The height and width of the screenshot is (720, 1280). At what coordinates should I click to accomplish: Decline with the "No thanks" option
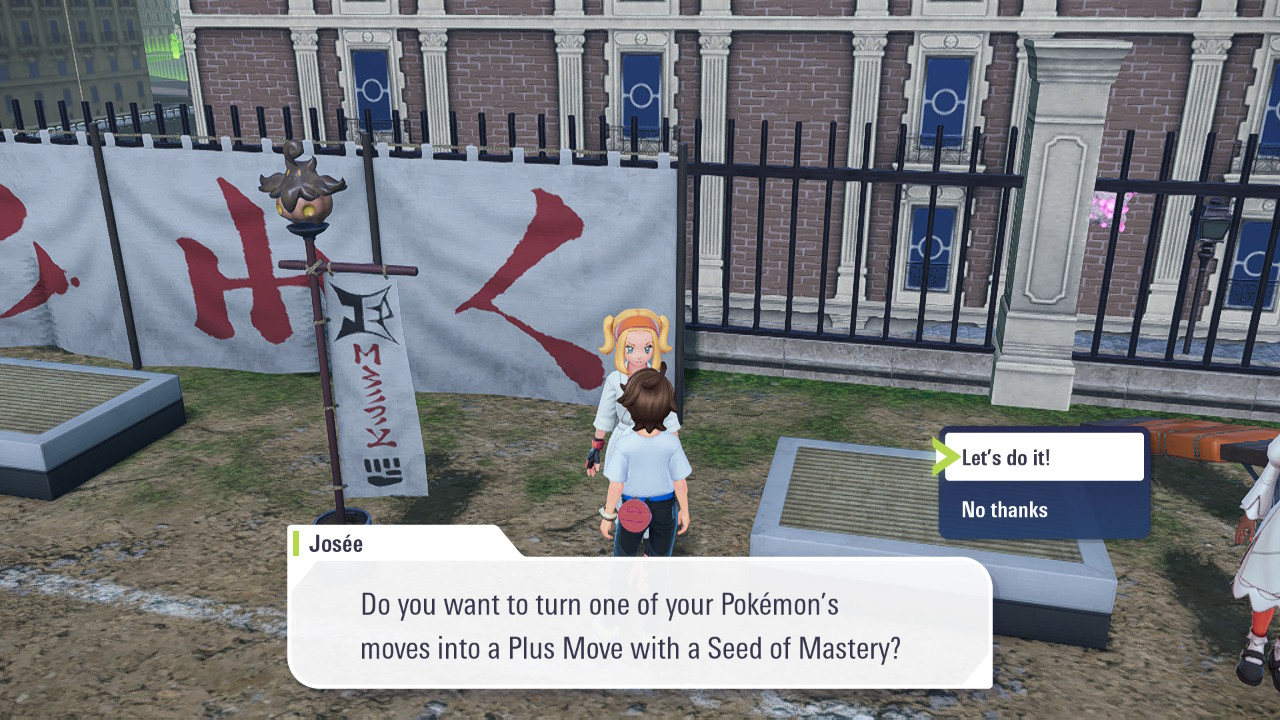pos(1042,510)
